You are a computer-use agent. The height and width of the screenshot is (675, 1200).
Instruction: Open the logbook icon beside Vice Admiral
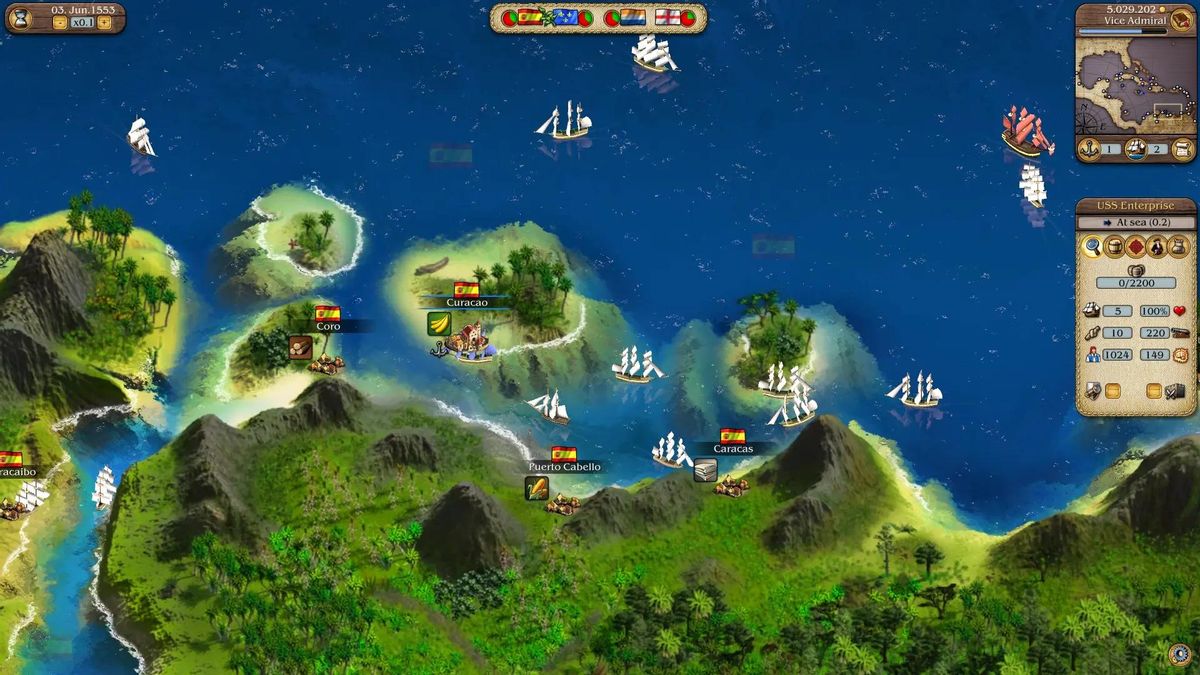click(x=1181, y=22)
